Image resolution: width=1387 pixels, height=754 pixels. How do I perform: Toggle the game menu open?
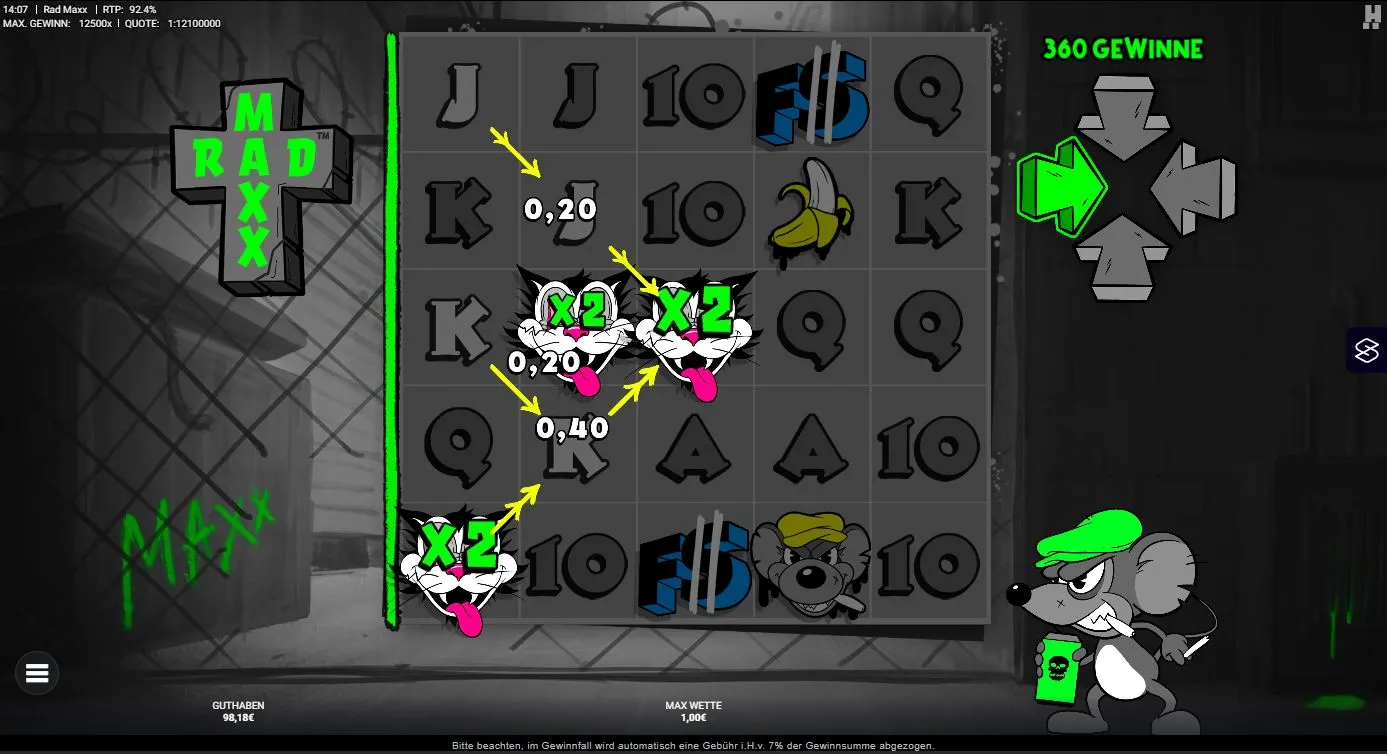[x=37, y=672]
